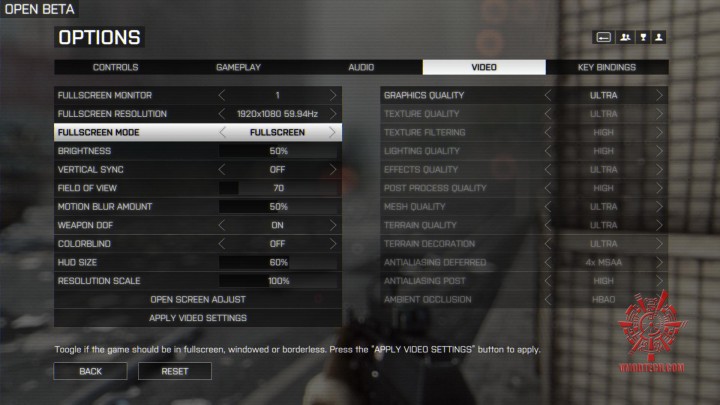Adjust the Brightness slider
The width and height of the screenshot is (720, 405).
[278, 151]
